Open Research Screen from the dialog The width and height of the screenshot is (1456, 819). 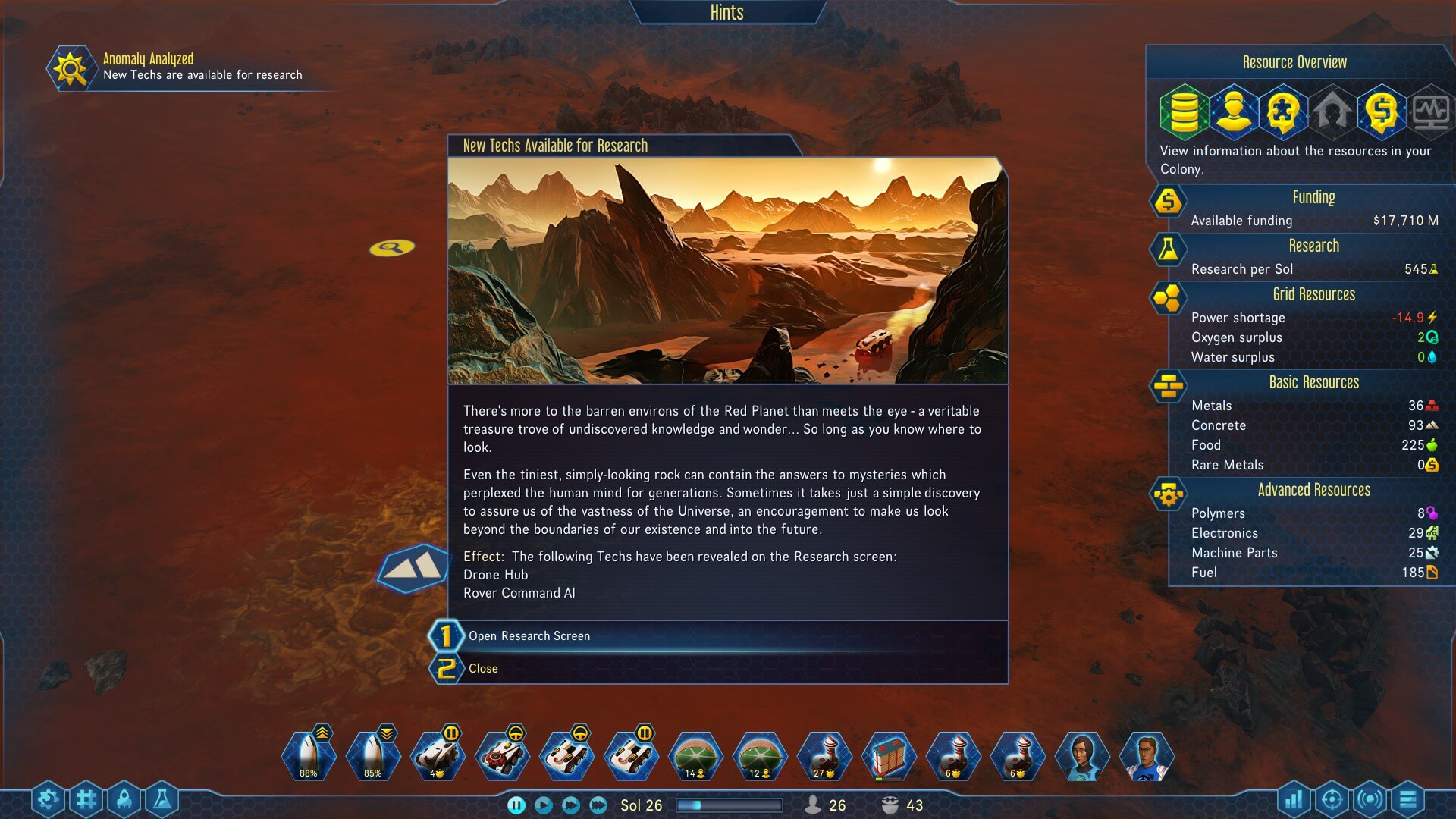(x=529, y=636)
